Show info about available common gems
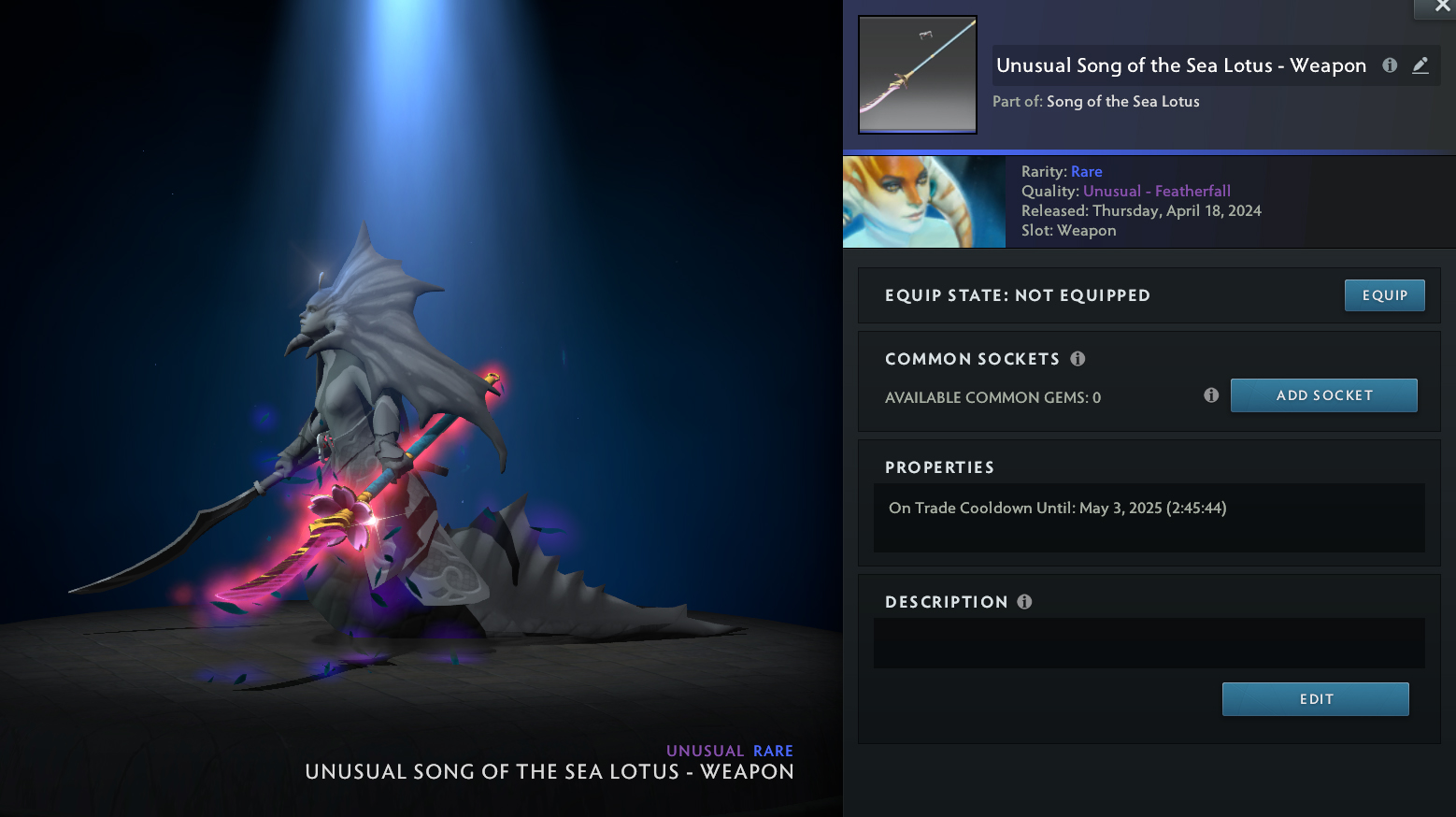The image size is (1456, 817). (1211, 395)
